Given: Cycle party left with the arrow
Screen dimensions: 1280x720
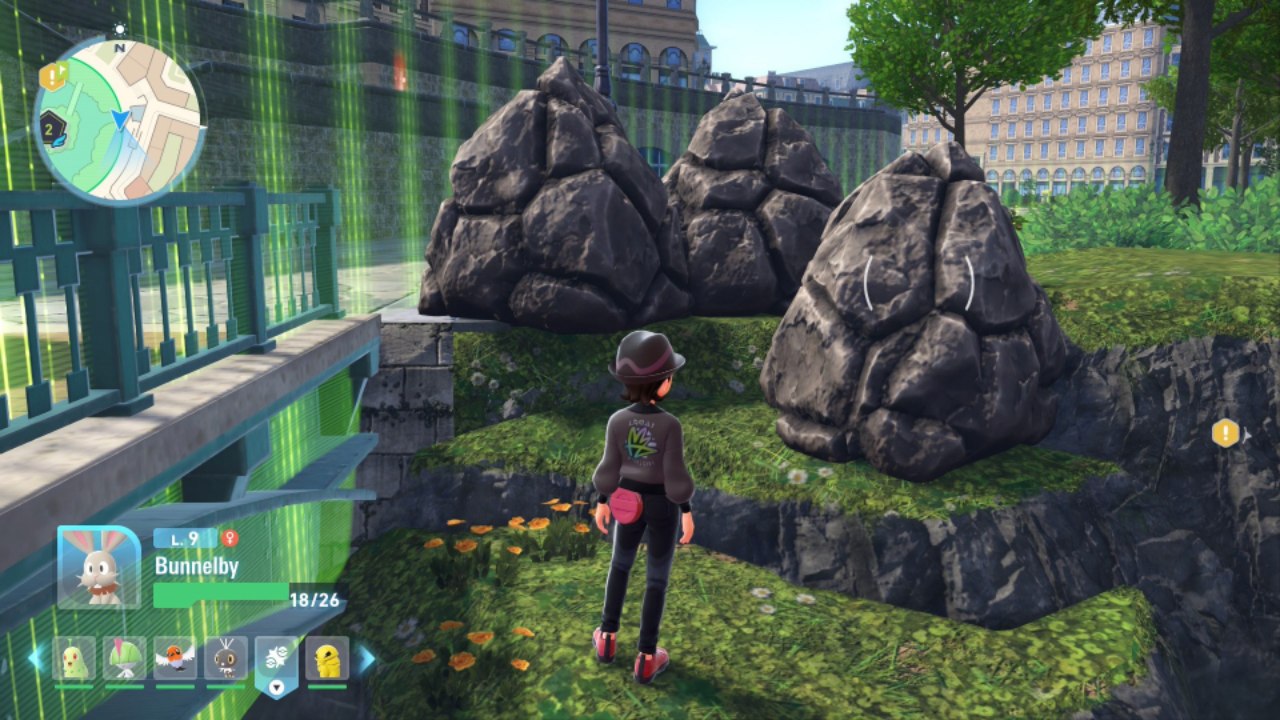Looking at the screenshot, I should click(x=36, y=658).
